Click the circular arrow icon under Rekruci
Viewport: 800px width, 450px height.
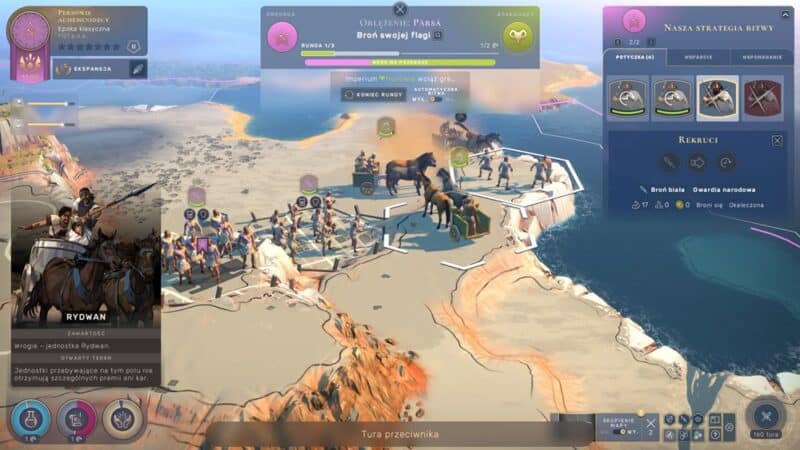pos(725,162)
